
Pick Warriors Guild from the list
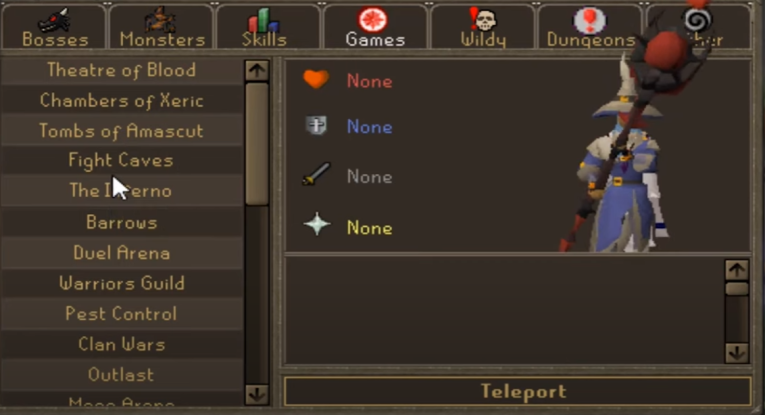click(x=121, y=283)
